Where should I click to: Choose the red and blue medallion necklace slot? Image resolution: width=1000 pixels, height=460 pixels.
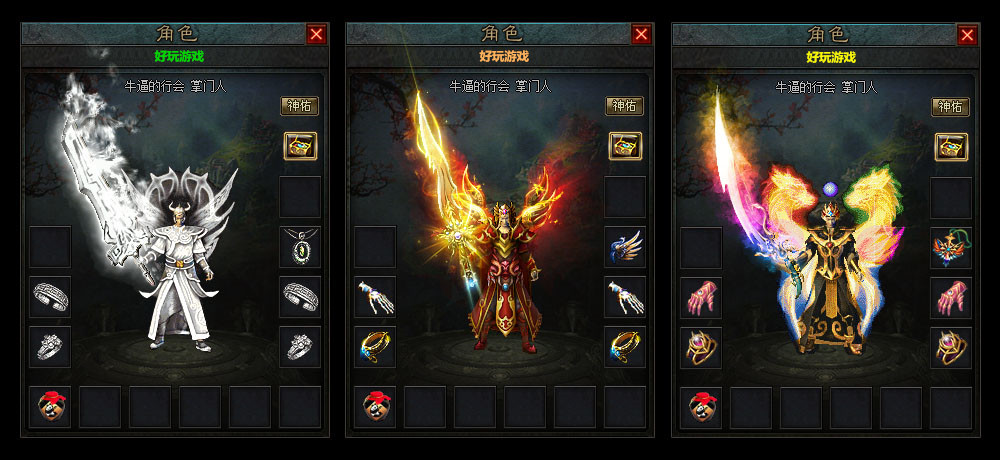(950, 247)
